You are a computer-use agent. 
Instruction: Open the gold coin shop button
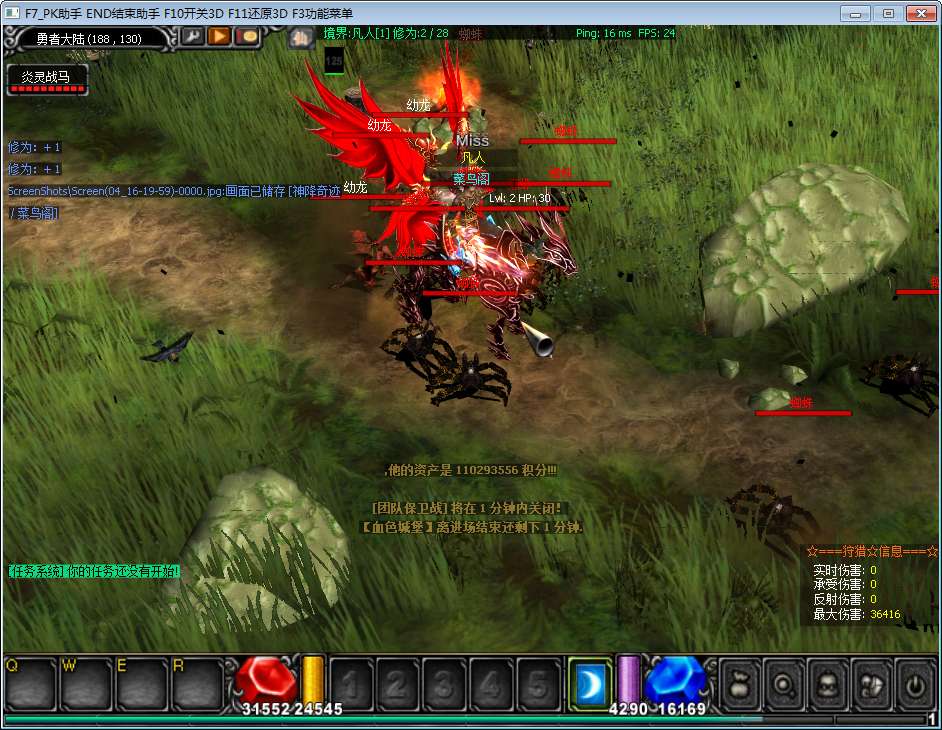pos(246,37)
